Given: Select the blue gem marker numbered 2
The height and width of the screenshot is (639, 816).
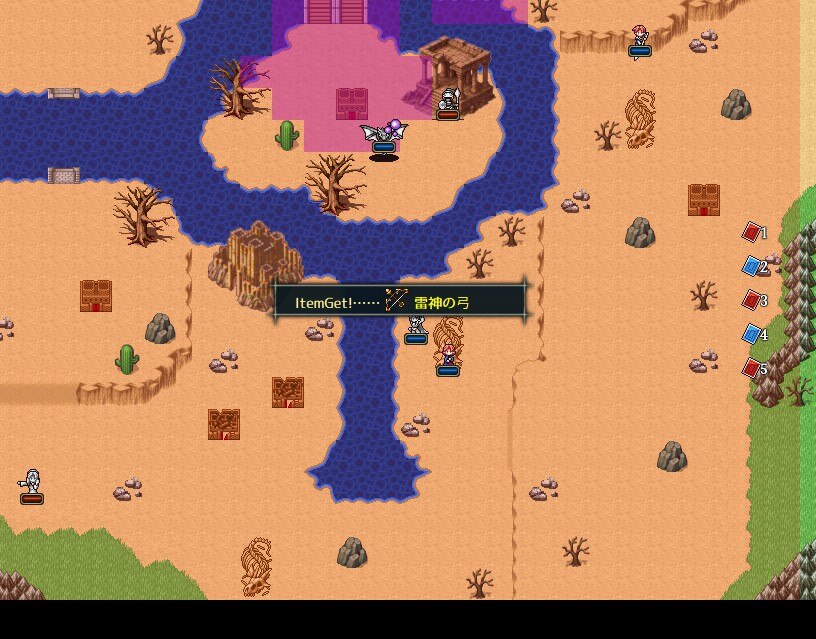Looking at the screenshot, I should pos(752,266).
